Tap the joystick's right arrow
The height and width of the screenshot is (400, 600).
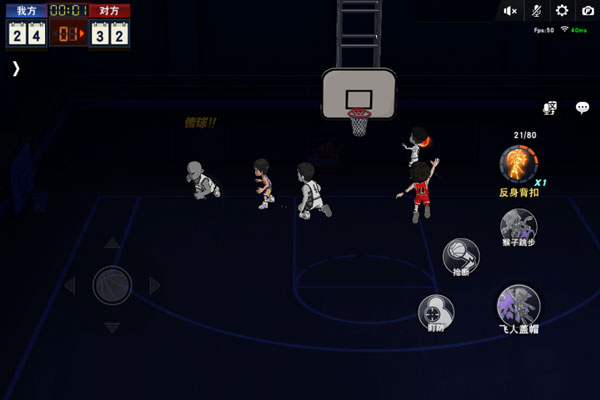(155, 286)
